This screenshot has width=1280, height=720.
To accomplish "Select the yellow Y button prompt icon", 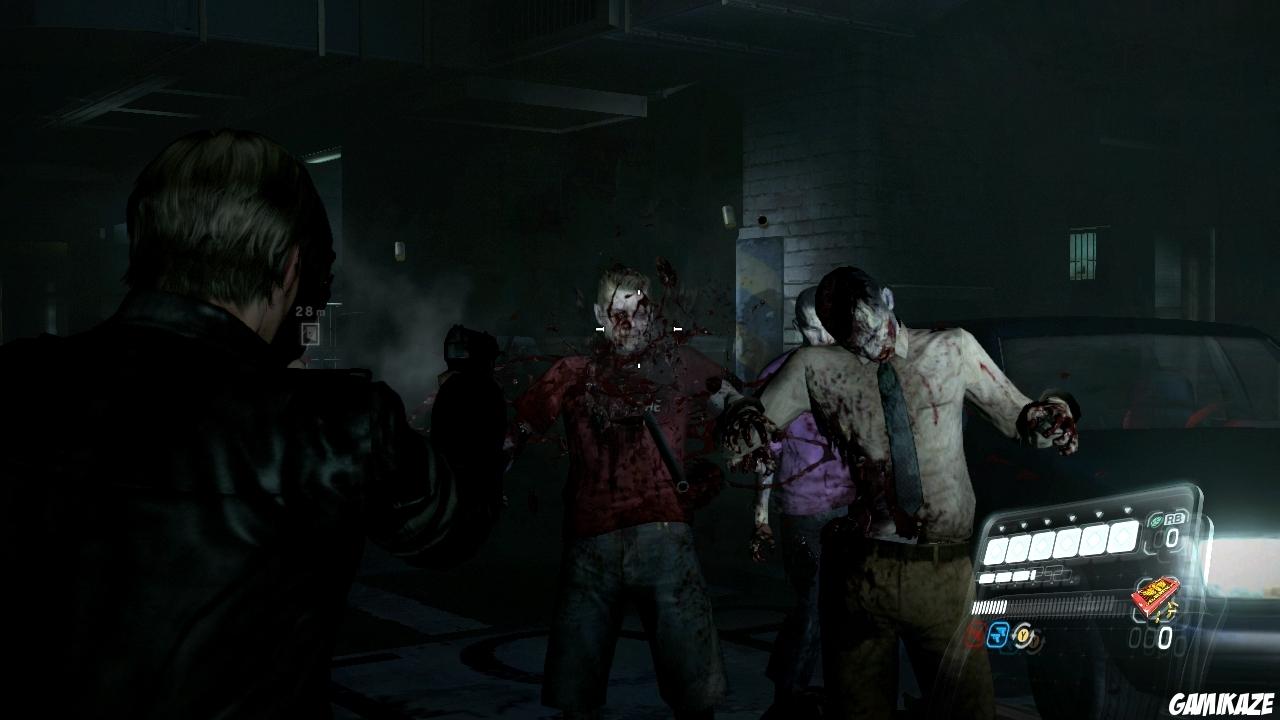I will pyautogui.click(x=1022, y=634).
